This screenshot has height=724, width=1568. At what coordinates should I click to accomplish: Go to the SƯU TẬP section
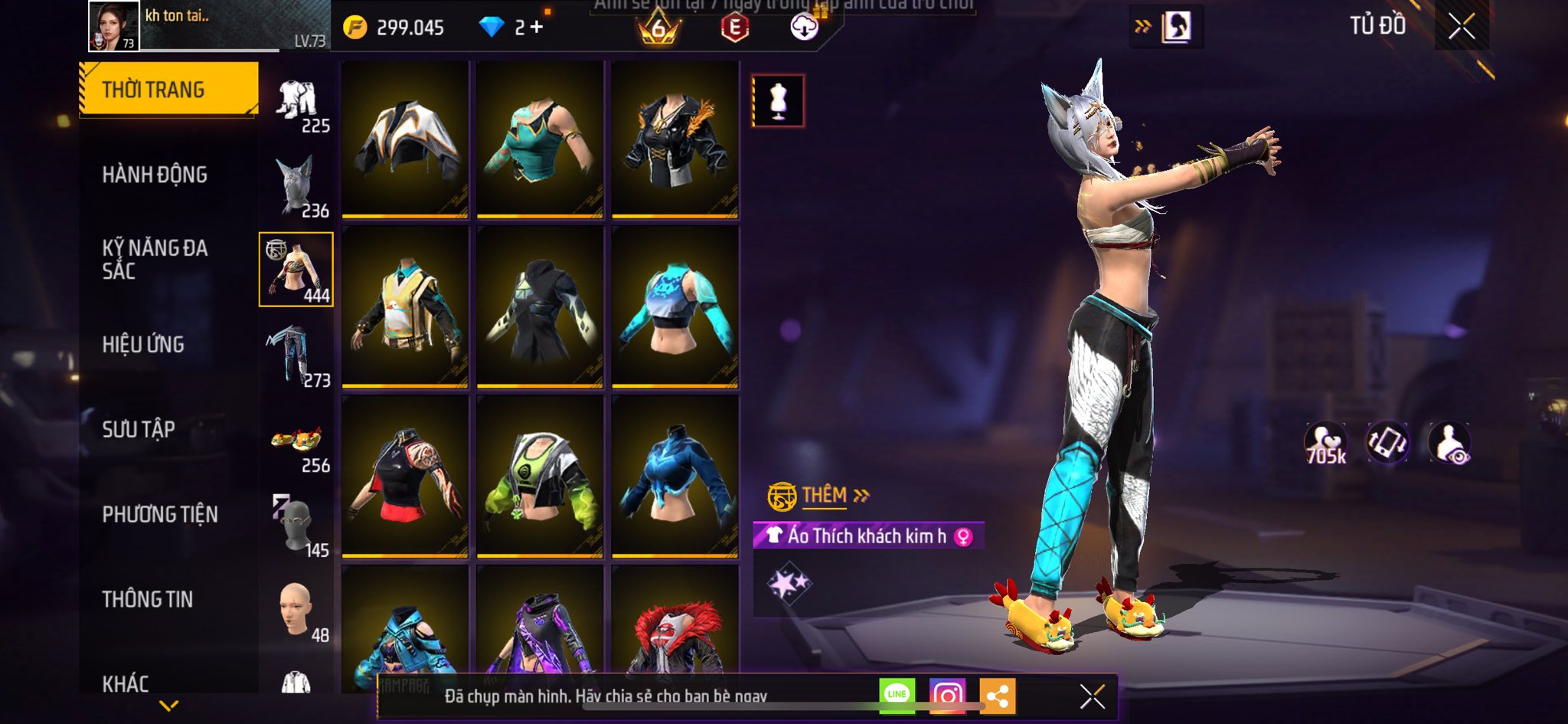pos(139,429)
